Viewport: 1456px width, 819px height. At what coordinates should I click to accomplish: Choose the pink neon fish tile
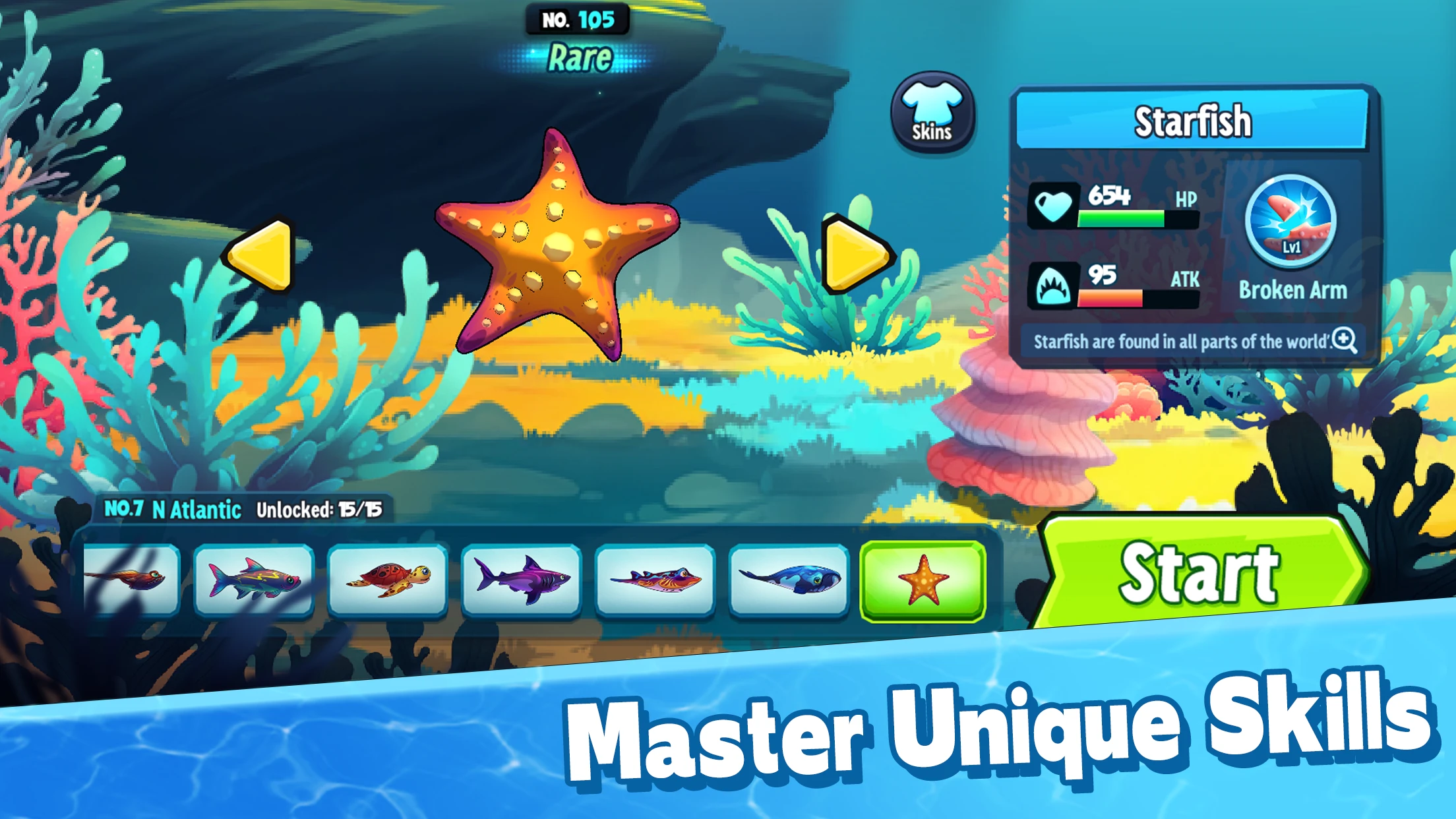coord(254,580)
